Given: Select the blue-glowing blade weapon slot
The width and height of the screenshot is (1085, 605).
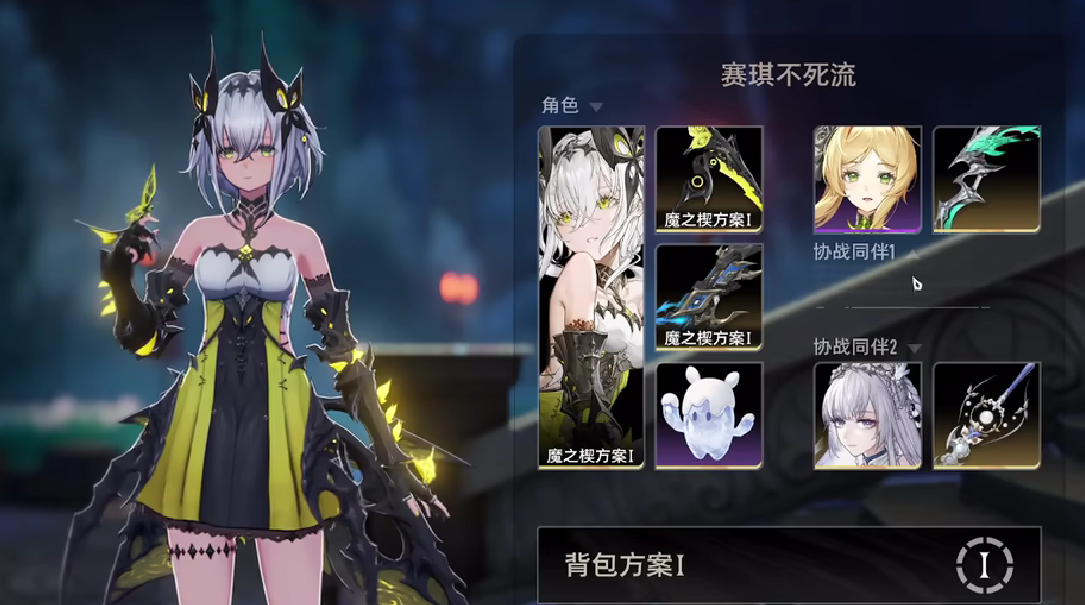Looking at the screenshot, I should point(709,297).
